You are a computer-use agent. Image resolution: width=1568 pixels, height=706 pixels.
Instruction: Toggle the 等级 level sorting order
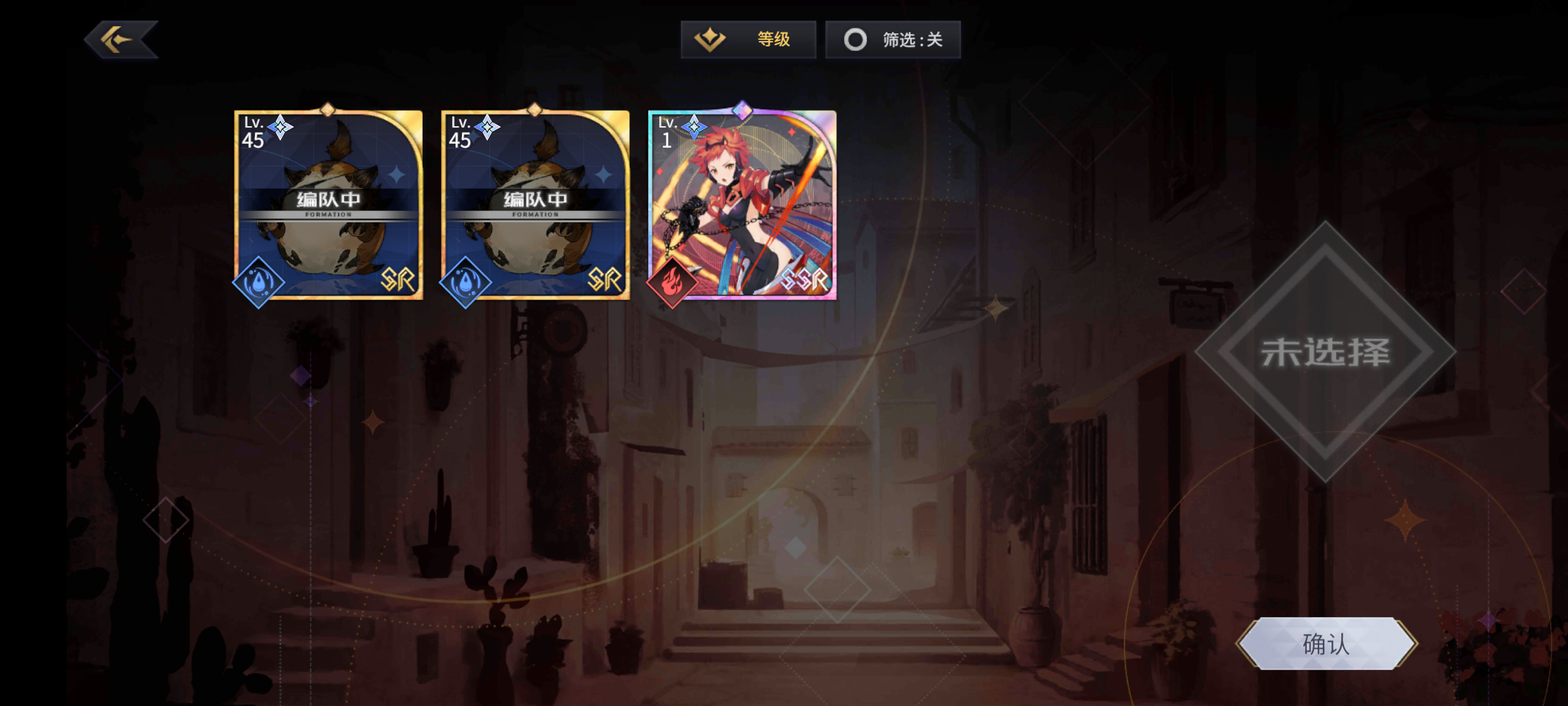(x=748, y=39)
